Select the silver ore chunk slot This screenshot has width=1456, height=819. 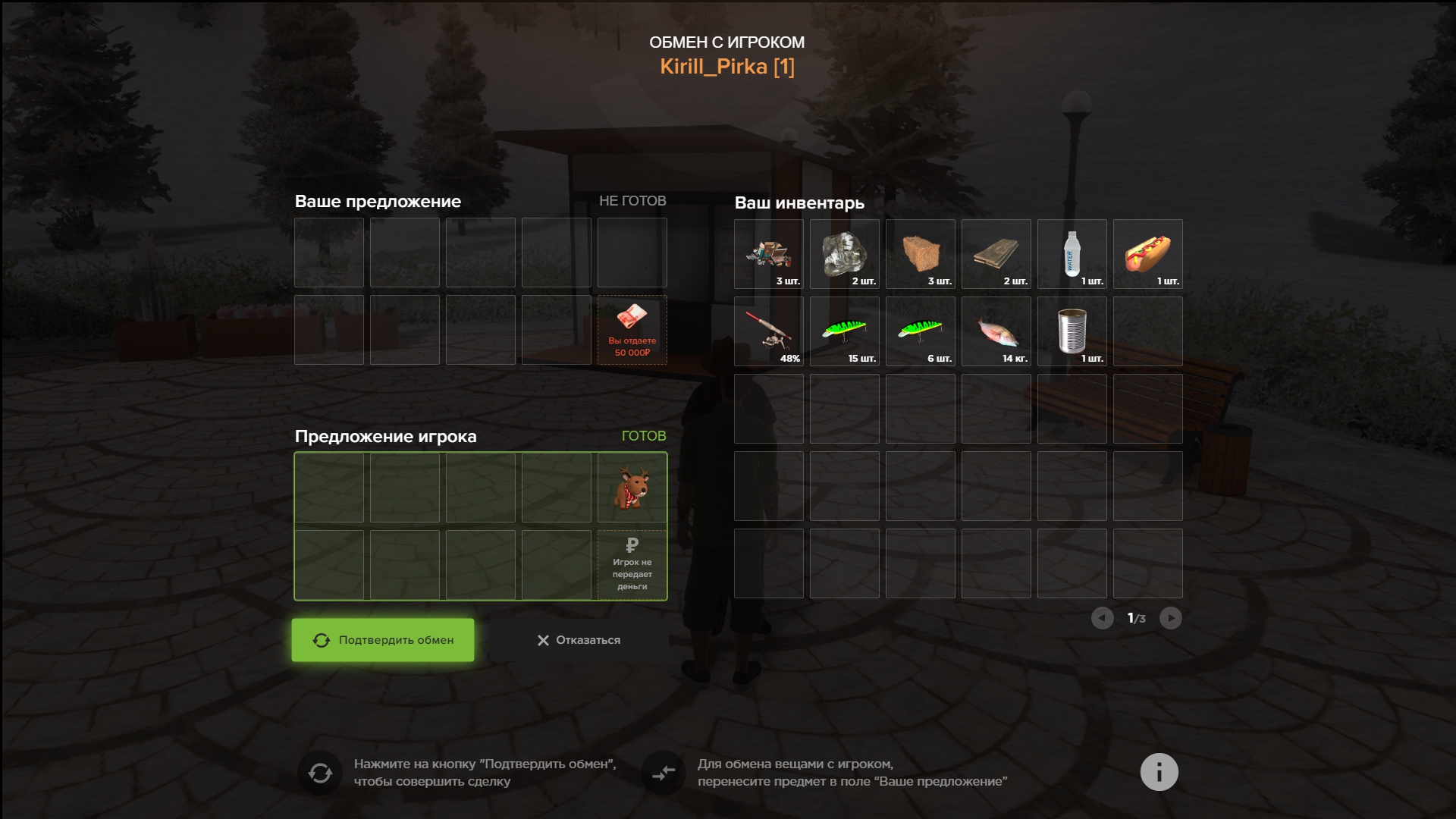(844, 254)
